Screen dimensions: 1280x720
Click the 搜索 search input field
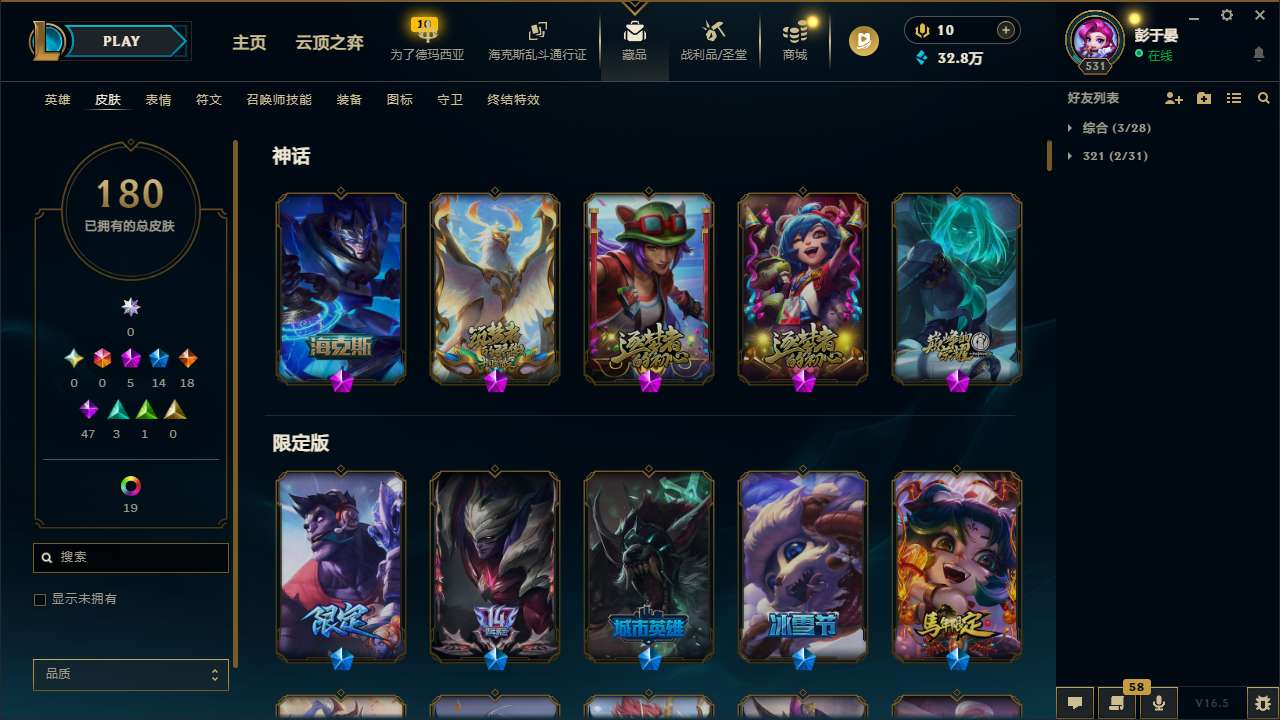(x=130, y=557)
